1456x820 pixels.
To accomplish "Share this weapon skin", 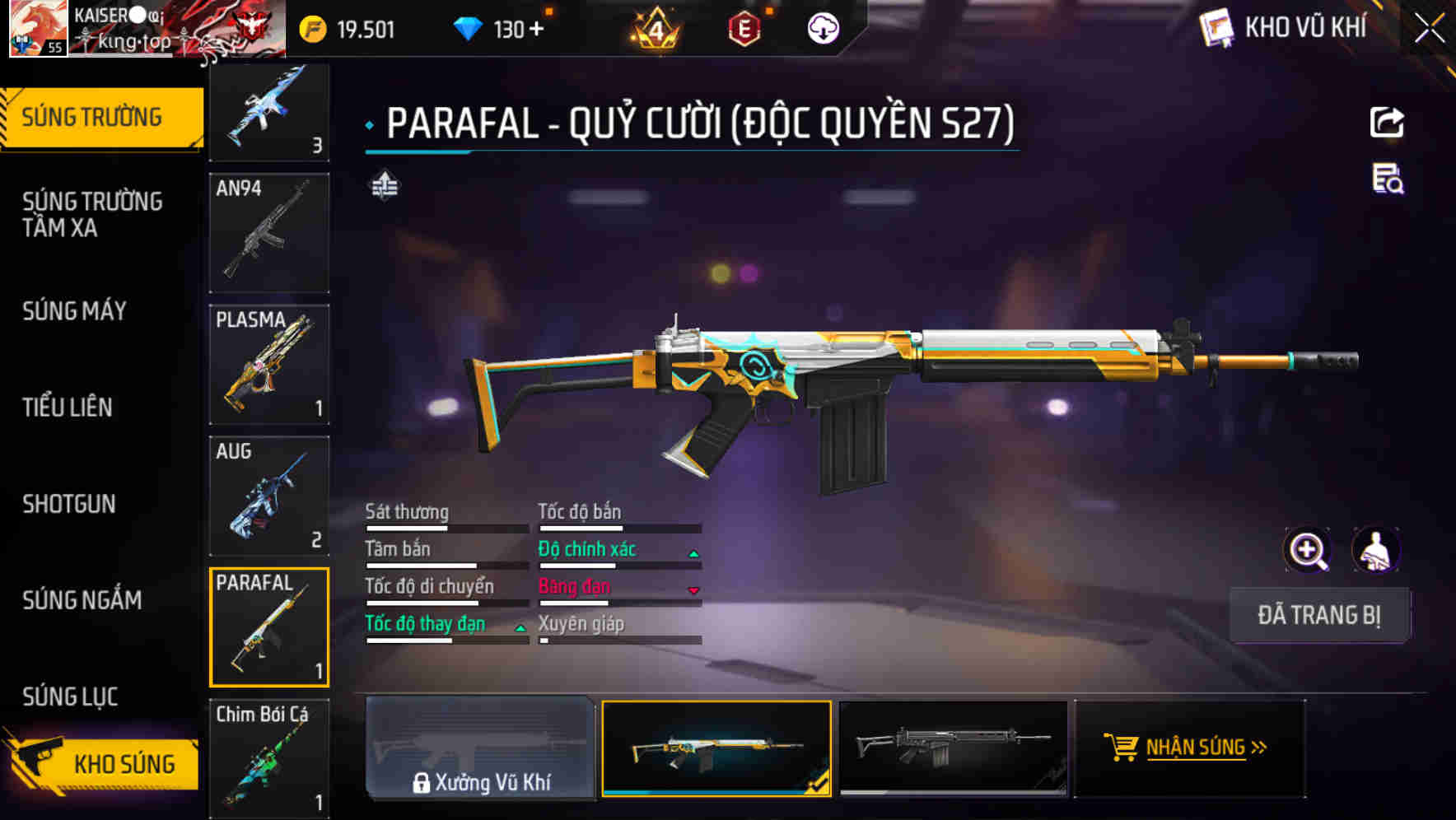I will (x=1387, y=123).
